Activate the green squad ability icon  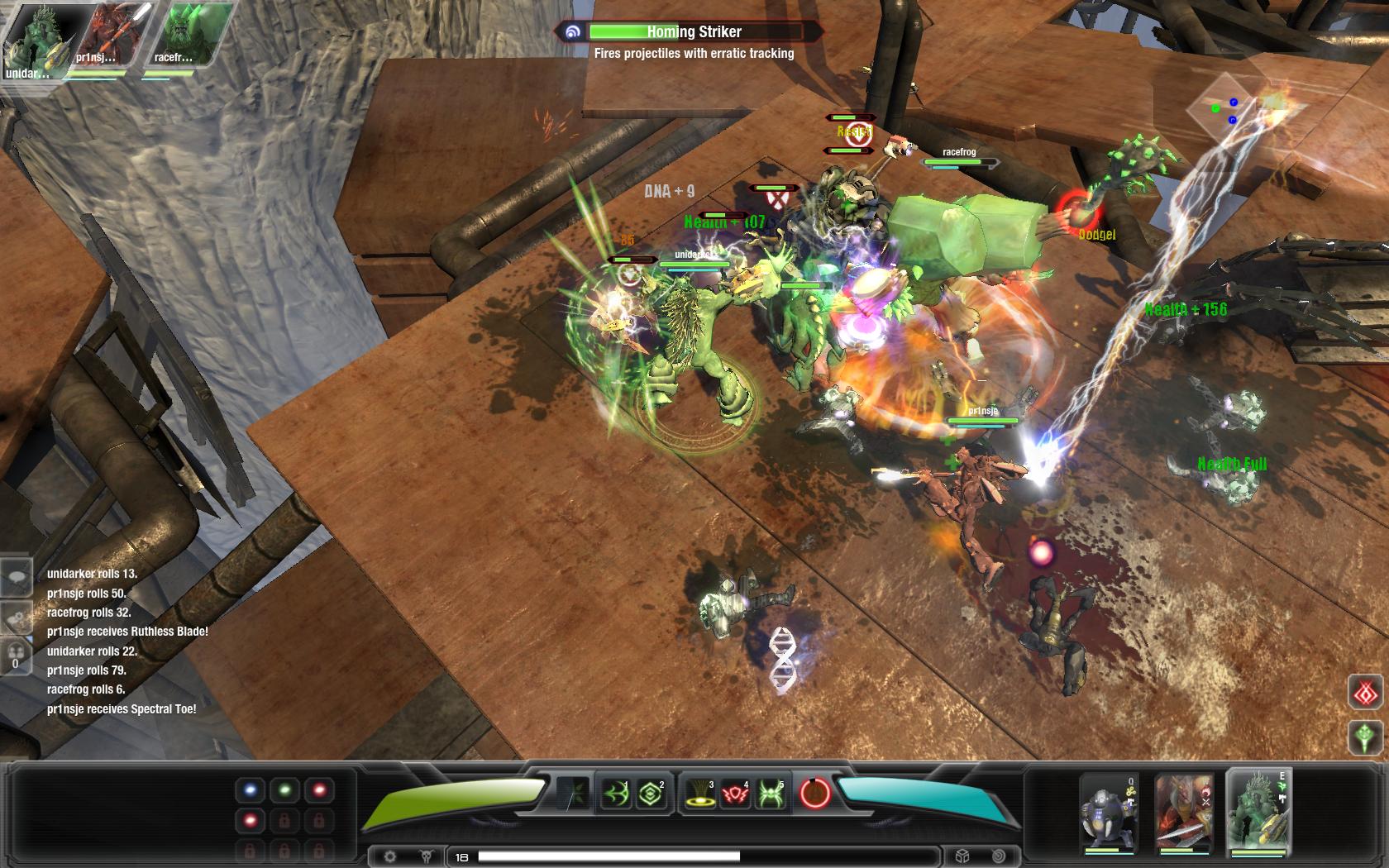(x=1366, y=736)
